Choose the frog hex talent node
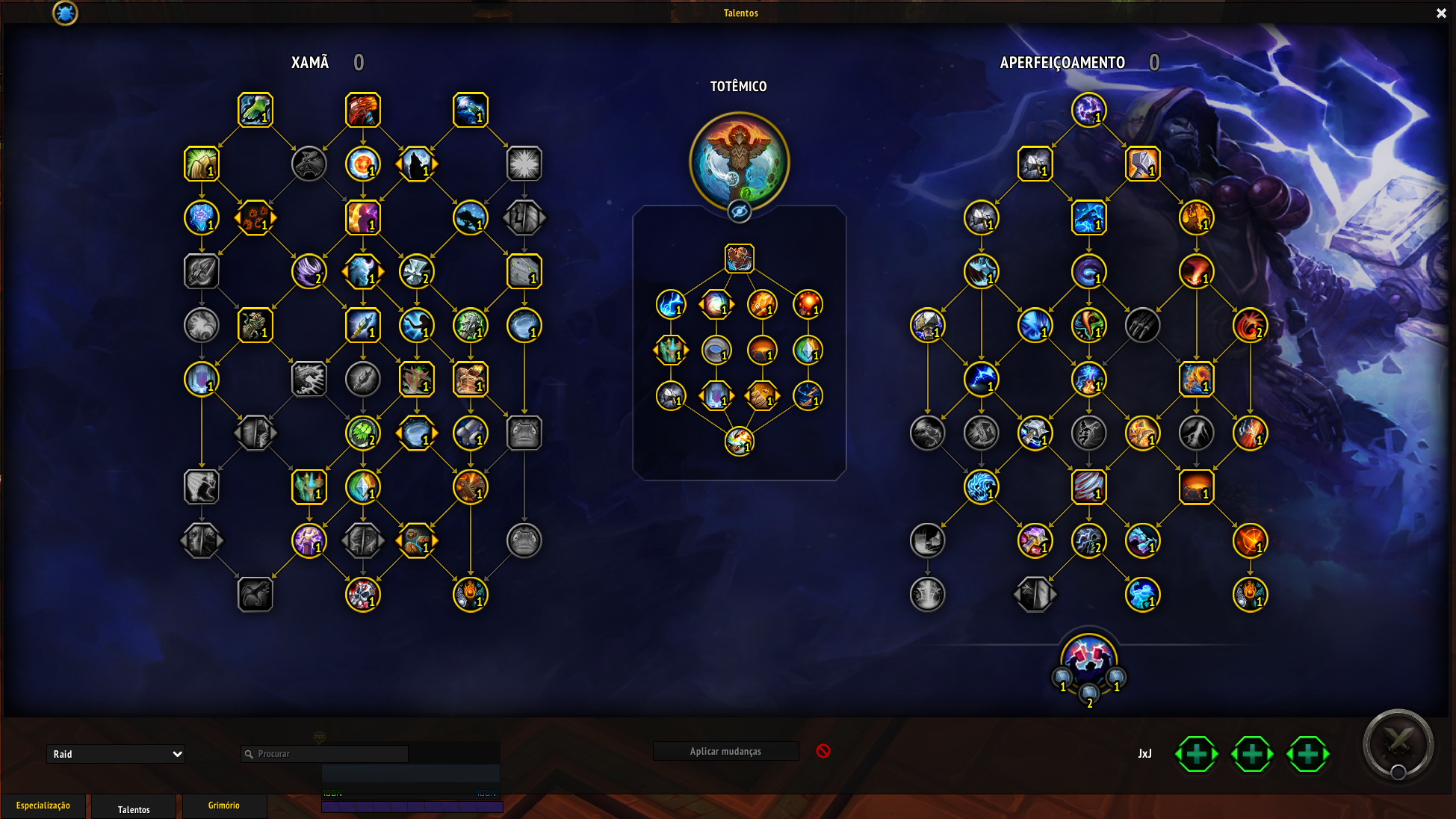Viewport: 1456px width, 819px height. coord(524,433)
